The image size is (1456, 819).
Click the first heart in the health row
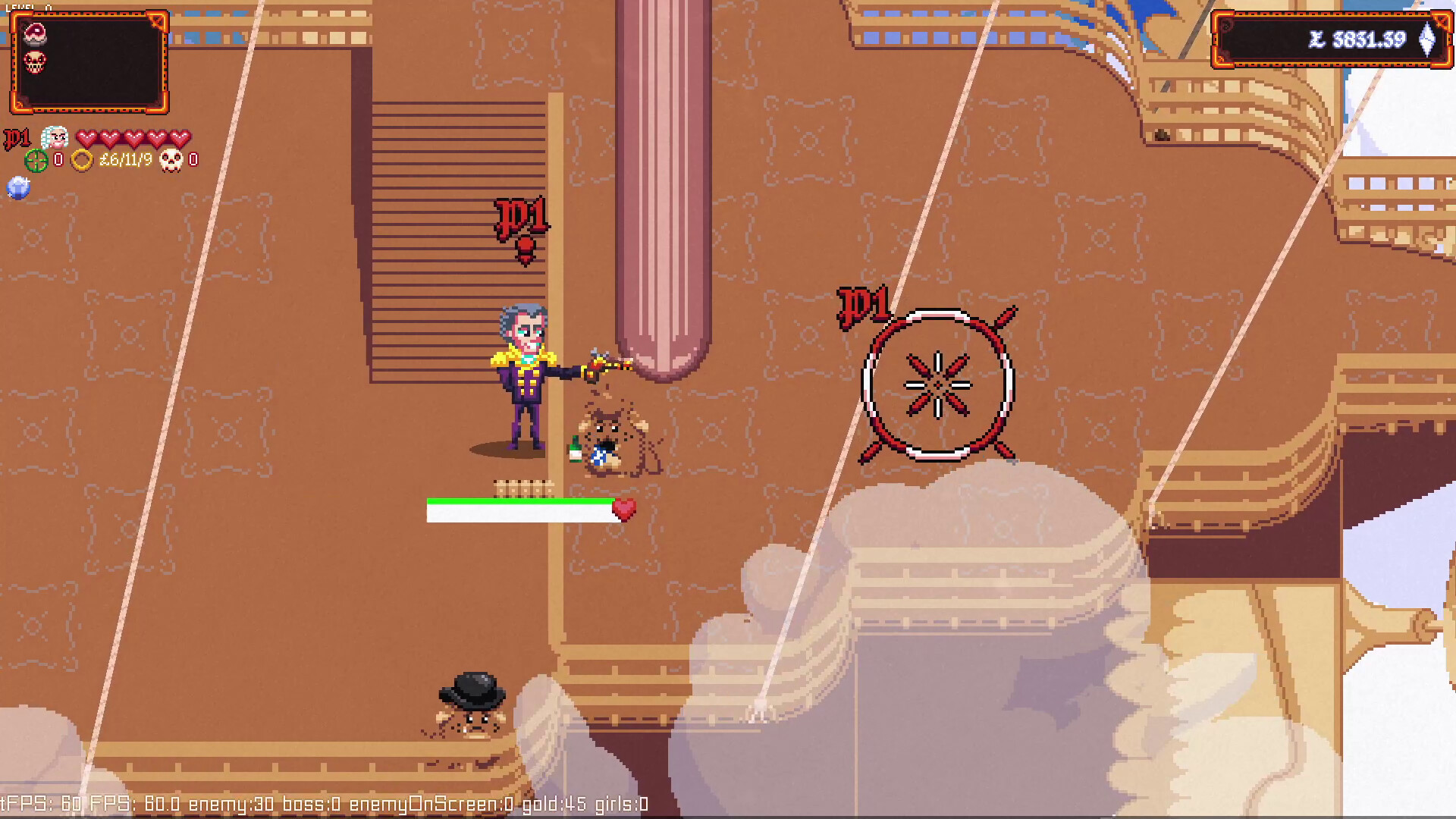89,138
